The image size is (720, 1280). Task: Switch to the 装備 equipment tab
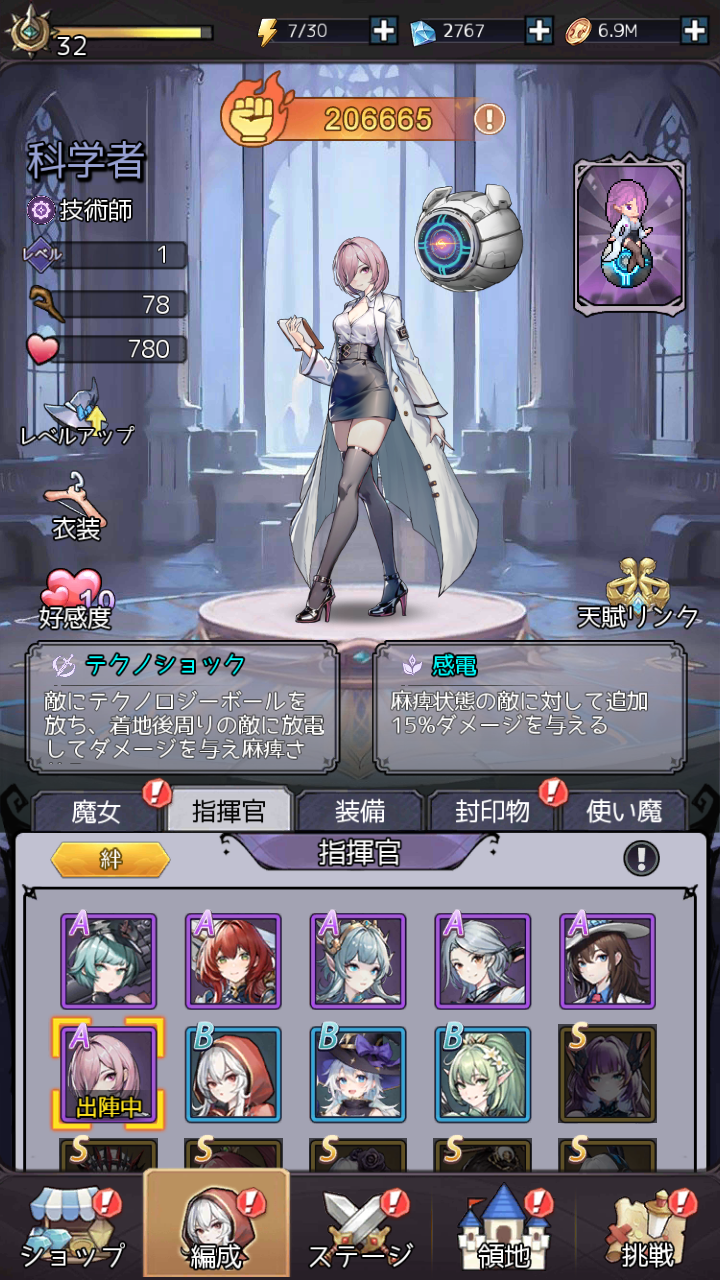pyautogui.click(x=360, y=811)
